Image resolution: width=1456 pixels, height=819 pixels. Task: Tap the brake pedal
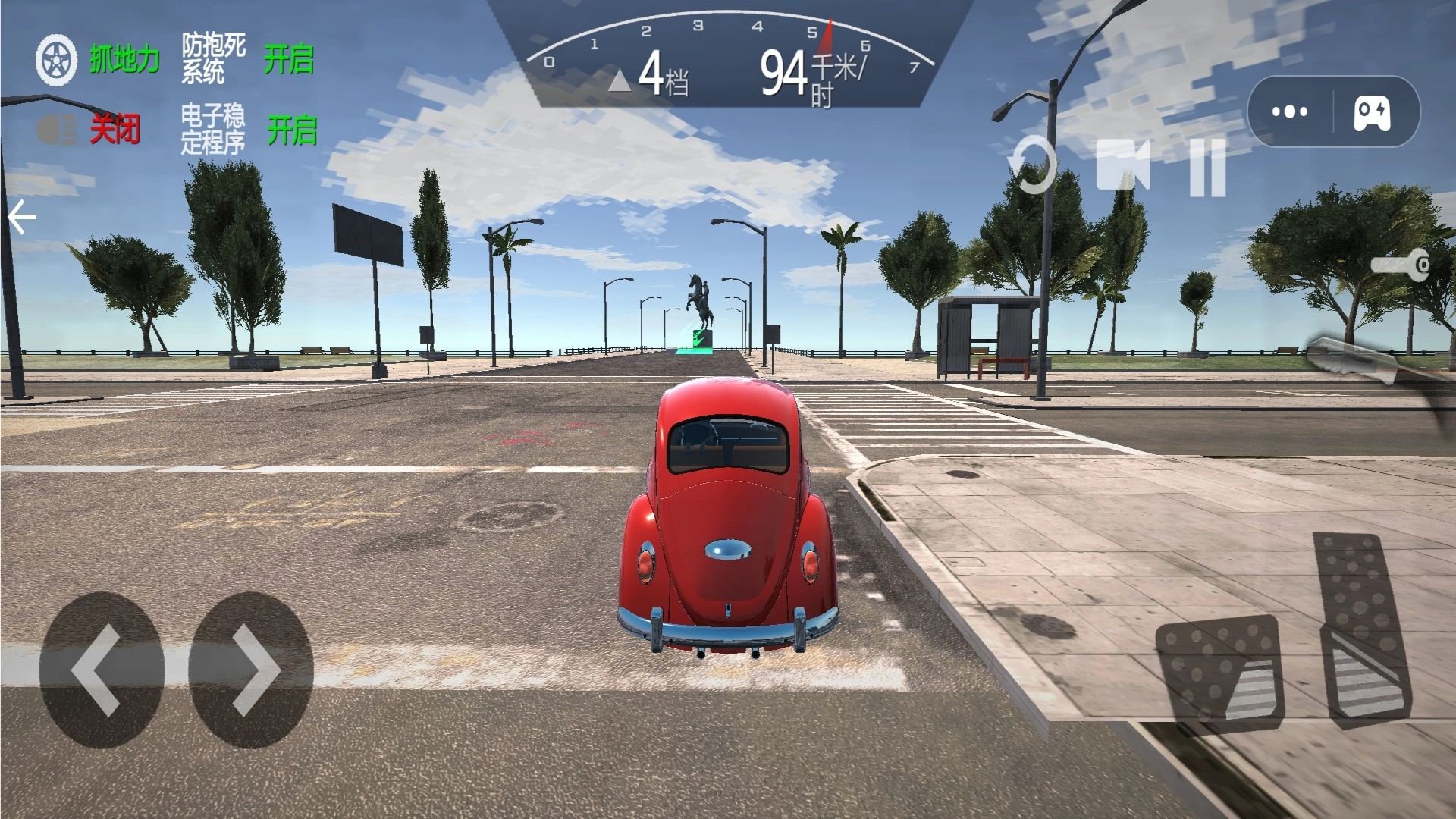(x=1219, y=669)
